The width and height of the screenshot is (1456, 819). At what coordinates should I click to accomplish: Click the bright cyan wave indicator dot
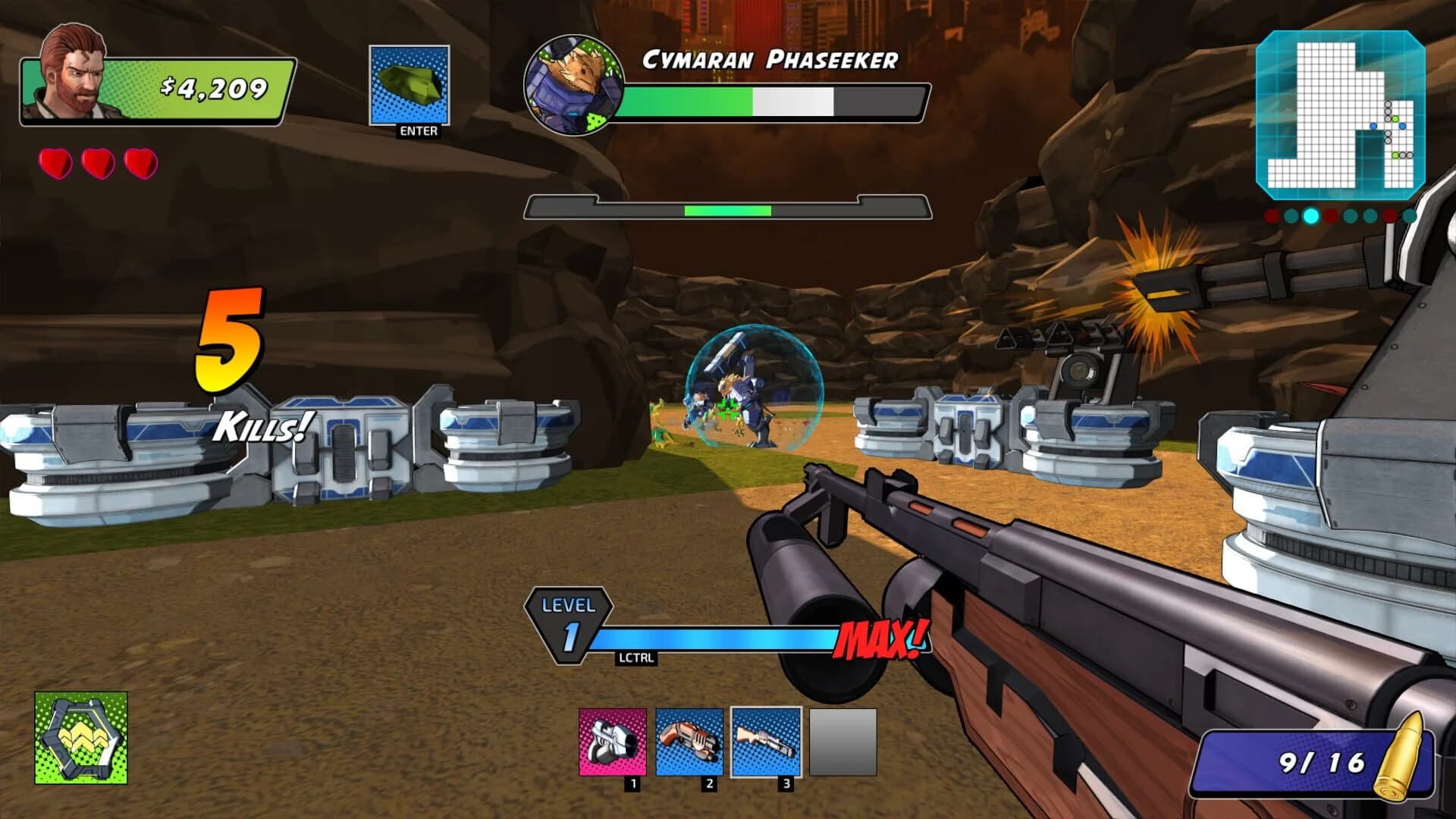[1311, 216]
